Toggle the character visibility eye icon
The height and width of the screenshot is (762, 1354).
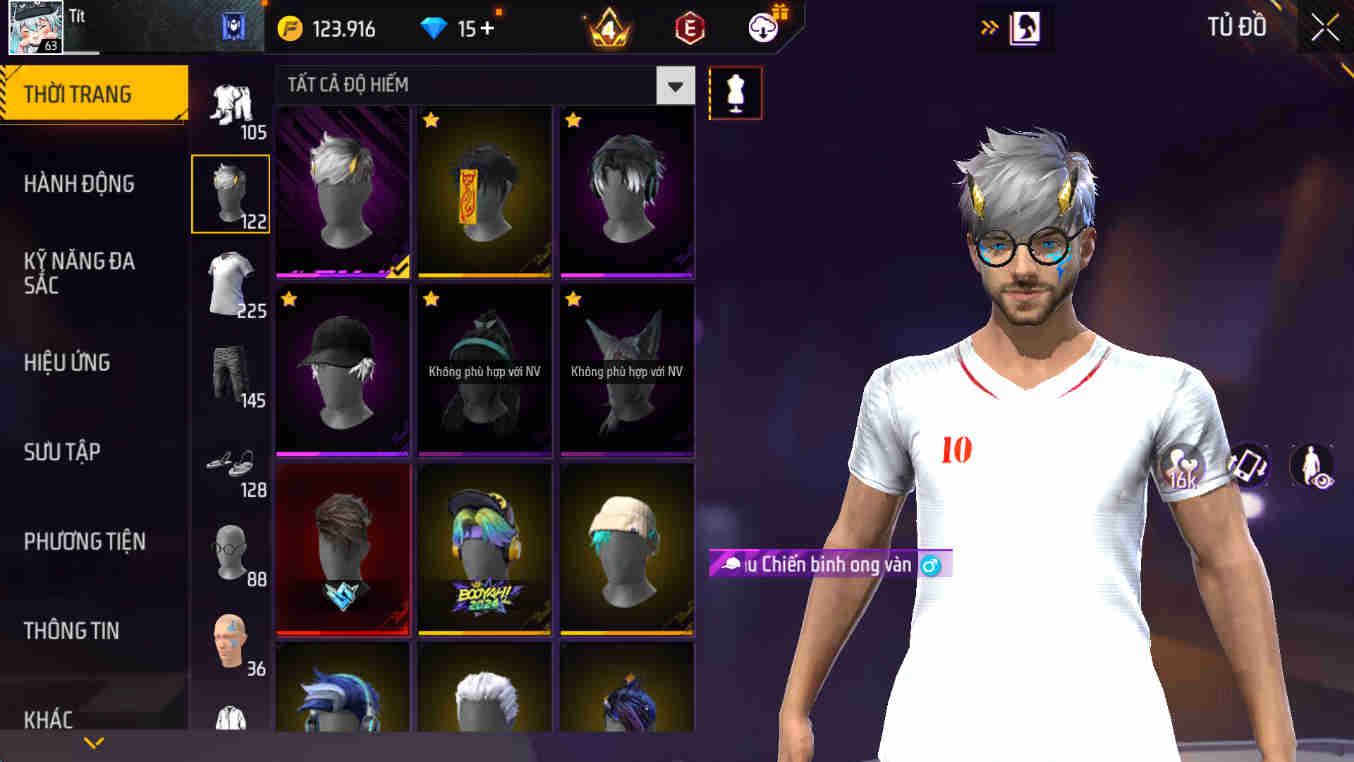click(x=1312, y=465)
